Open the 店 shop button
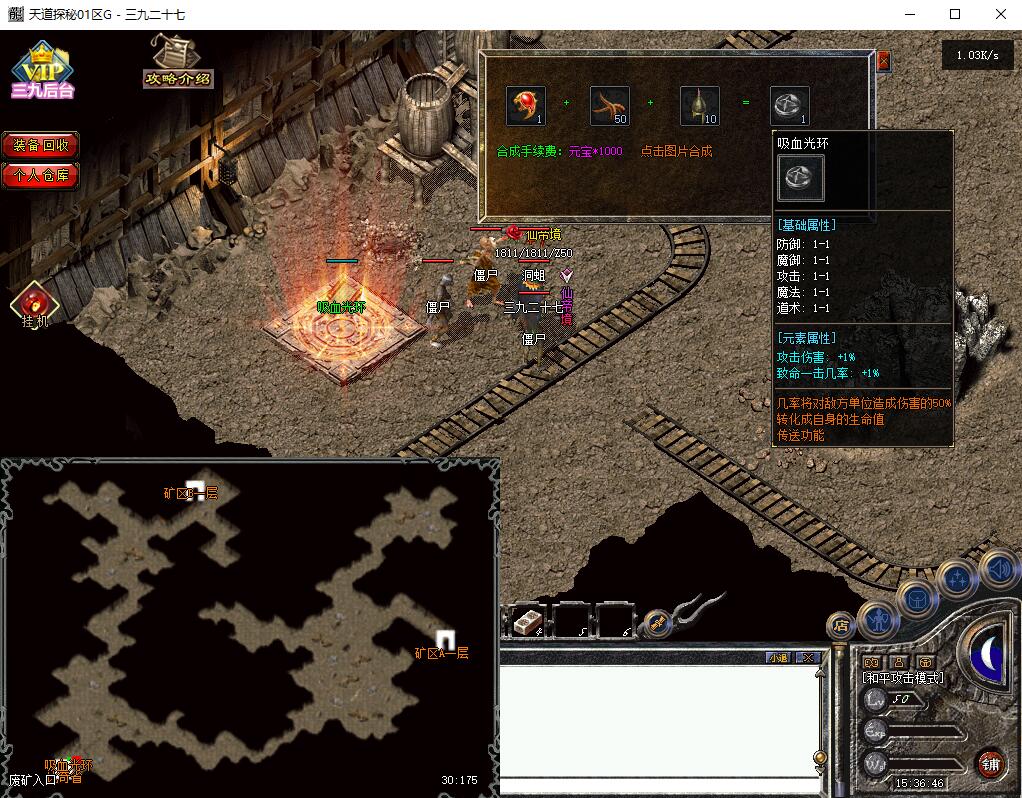Image resolution: width=1022 pixels, height=798 pixels. pos(841,626)
